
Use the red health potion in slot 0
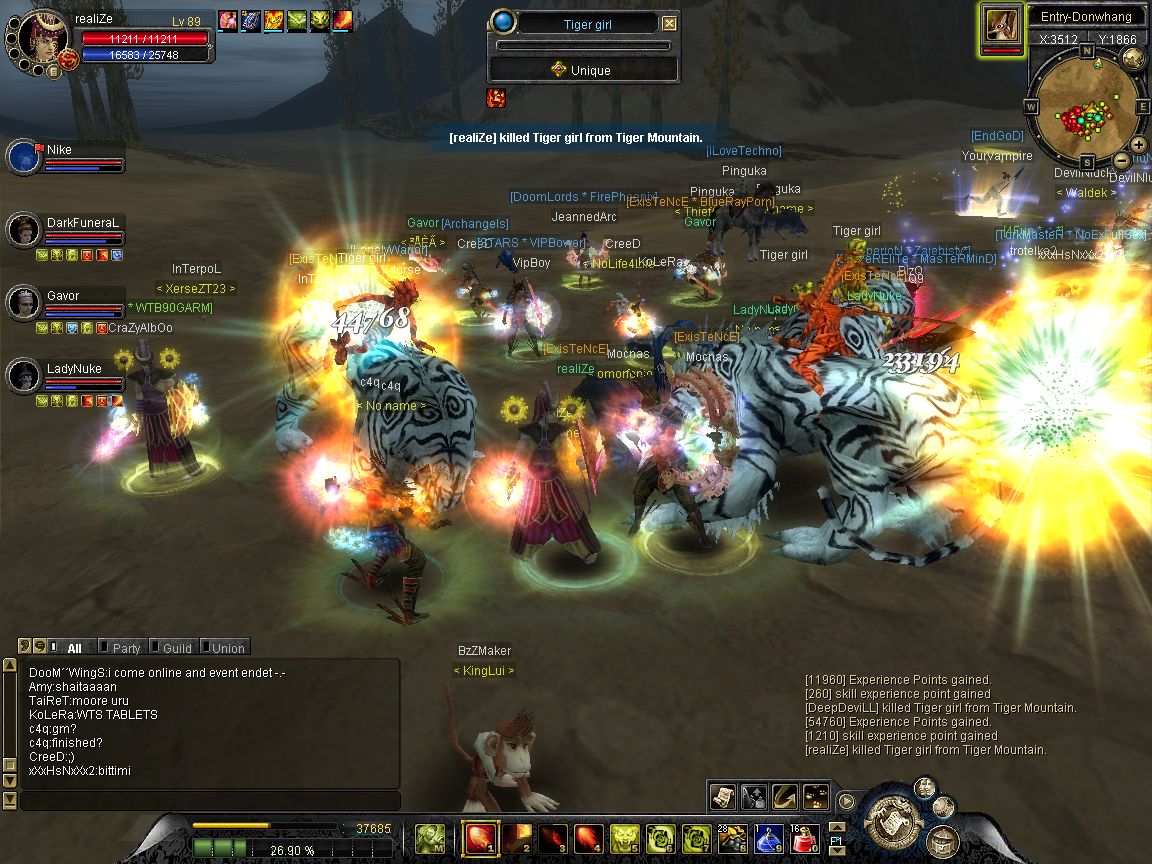coord(805,837)
